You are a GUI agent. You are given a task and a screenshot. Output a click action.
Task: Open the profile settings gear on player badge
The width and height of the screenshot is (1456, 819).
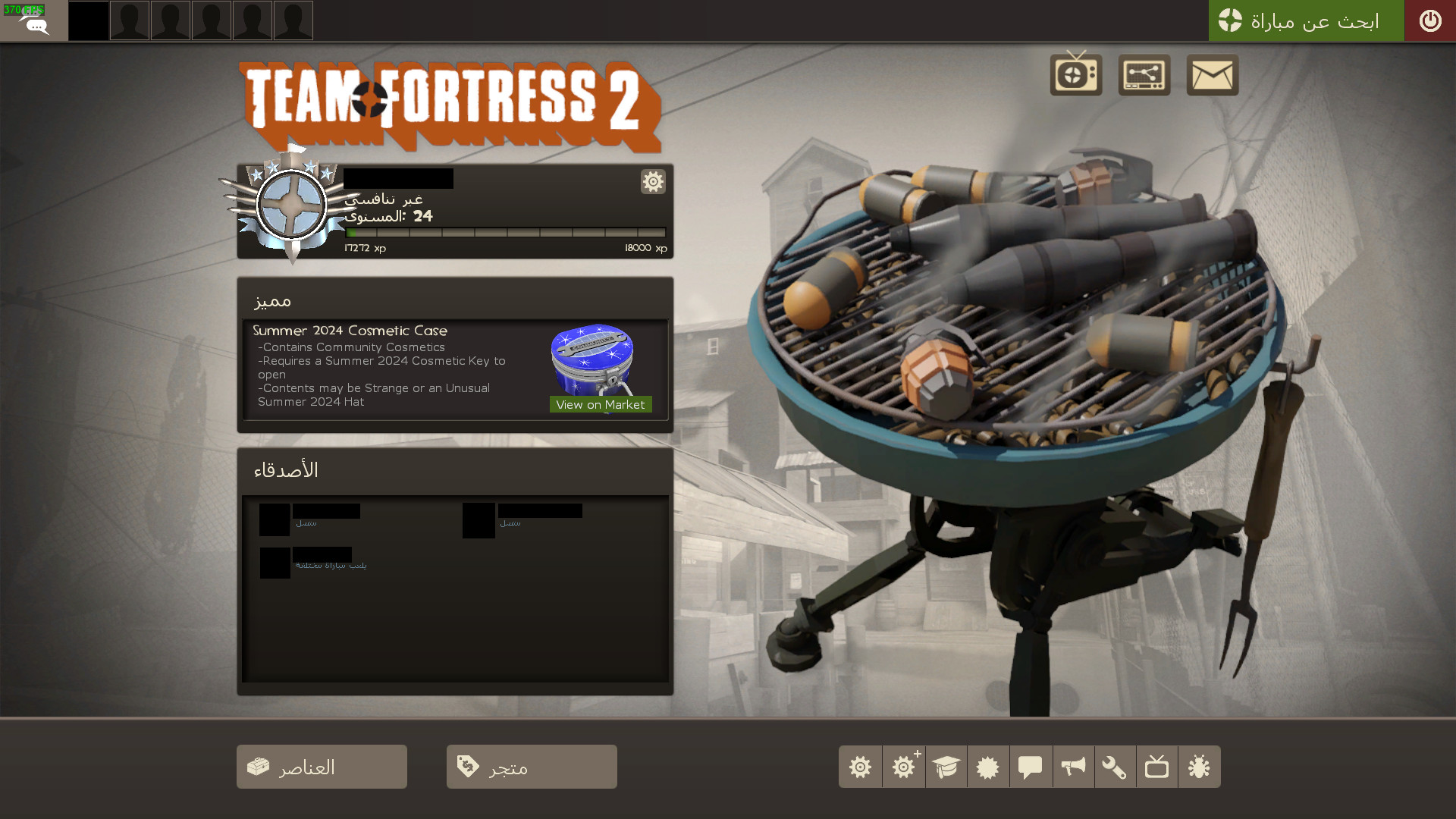pyautogui.click(x=652, y=182)
